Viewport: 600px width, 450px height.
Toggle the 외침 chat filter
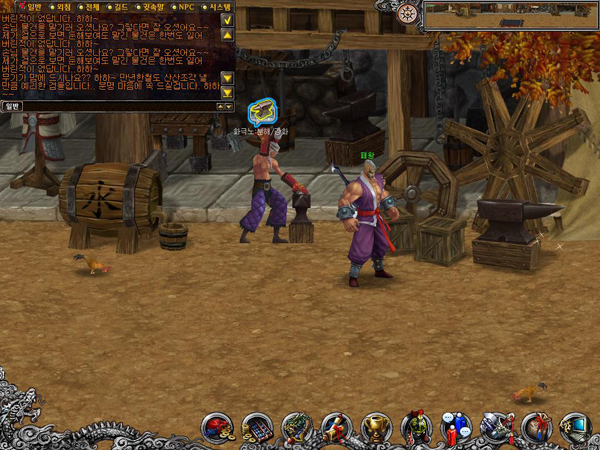(x=52, y=6)
